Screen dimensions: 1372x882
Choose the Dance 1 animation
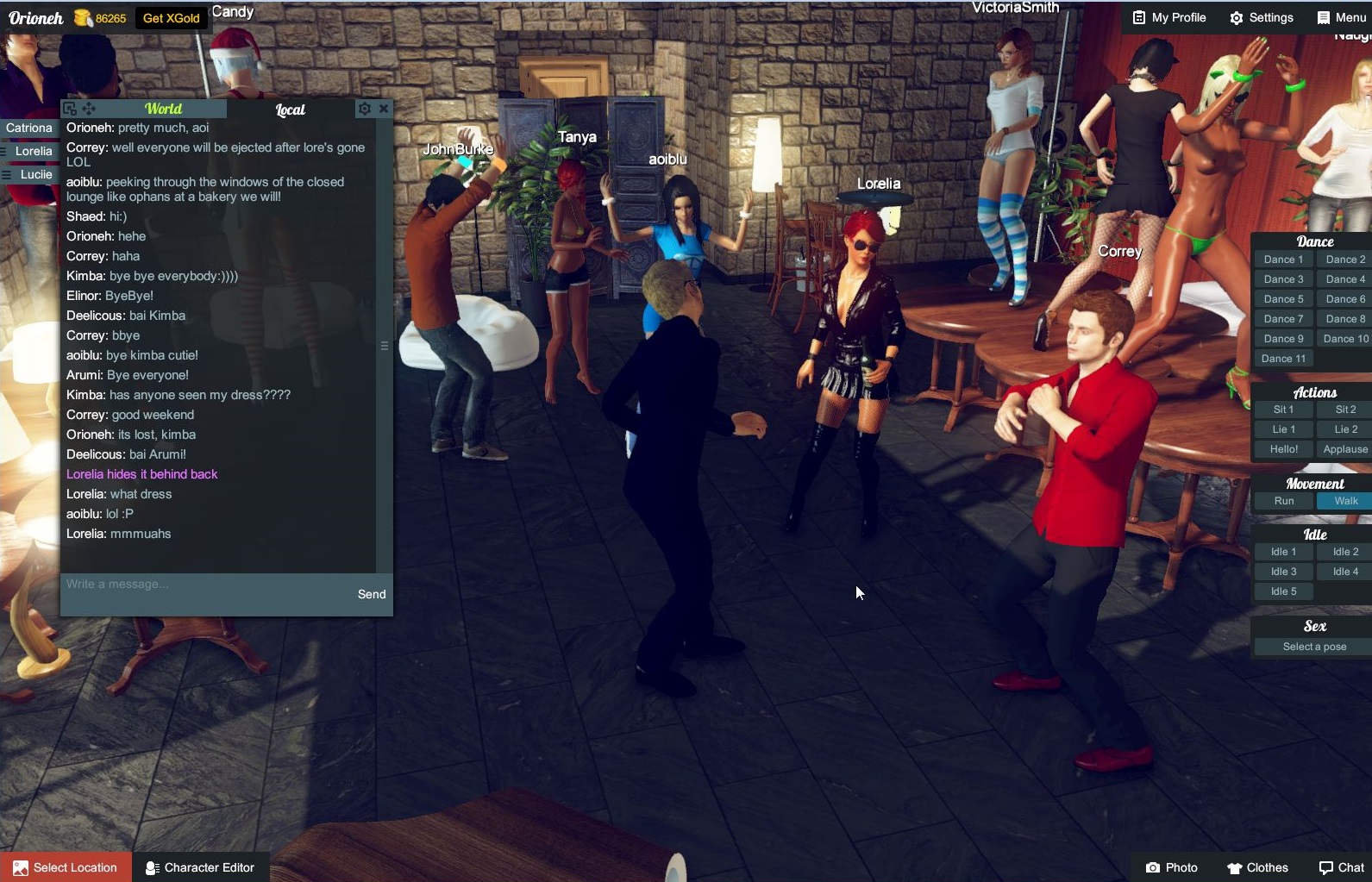[x=1283, y=260]
